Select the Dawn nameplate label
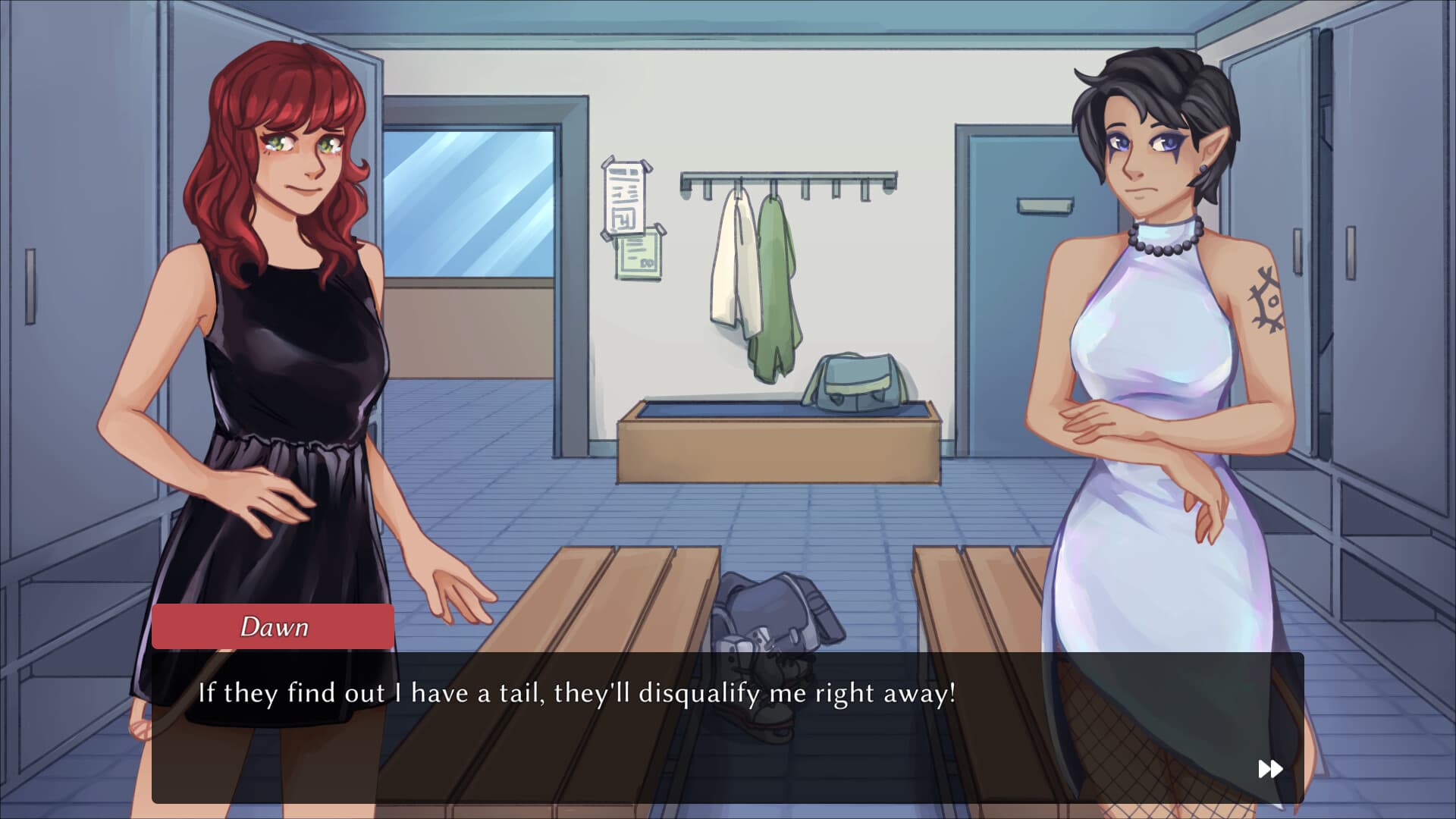 (274, 626)
